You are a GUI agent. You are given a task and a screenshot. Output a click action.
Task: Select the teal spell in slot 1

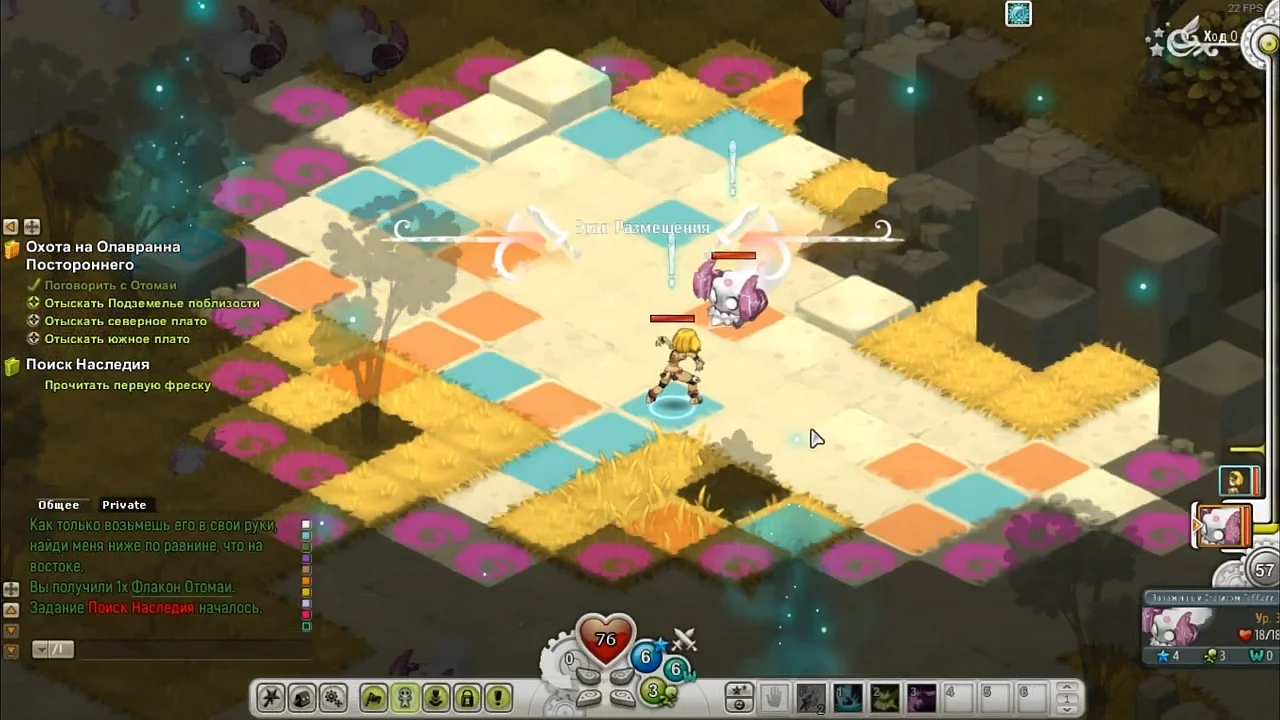click(x=847, y=697)
